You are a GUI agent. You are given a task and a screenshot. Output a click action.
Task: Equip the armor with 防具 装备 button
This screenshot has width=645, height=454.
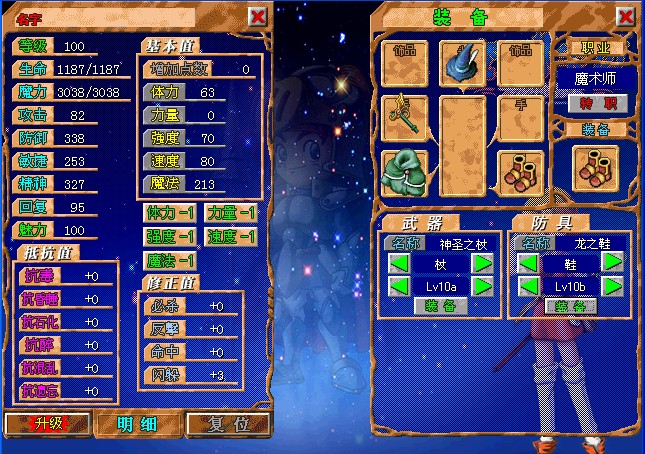(x=570, y=306)
